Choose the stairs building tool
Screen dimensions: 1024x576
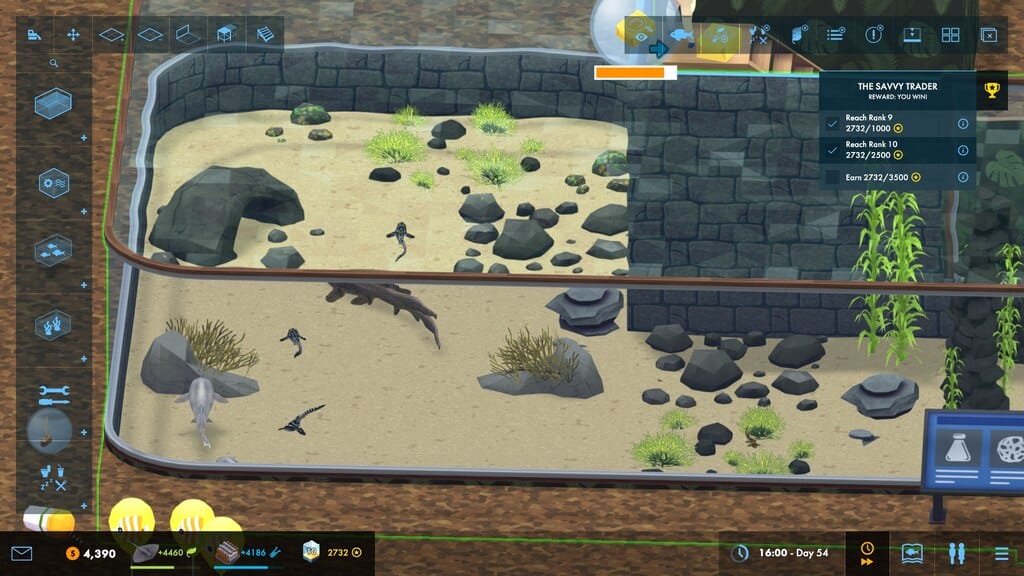pyautogui.click(x=264, y=35)
